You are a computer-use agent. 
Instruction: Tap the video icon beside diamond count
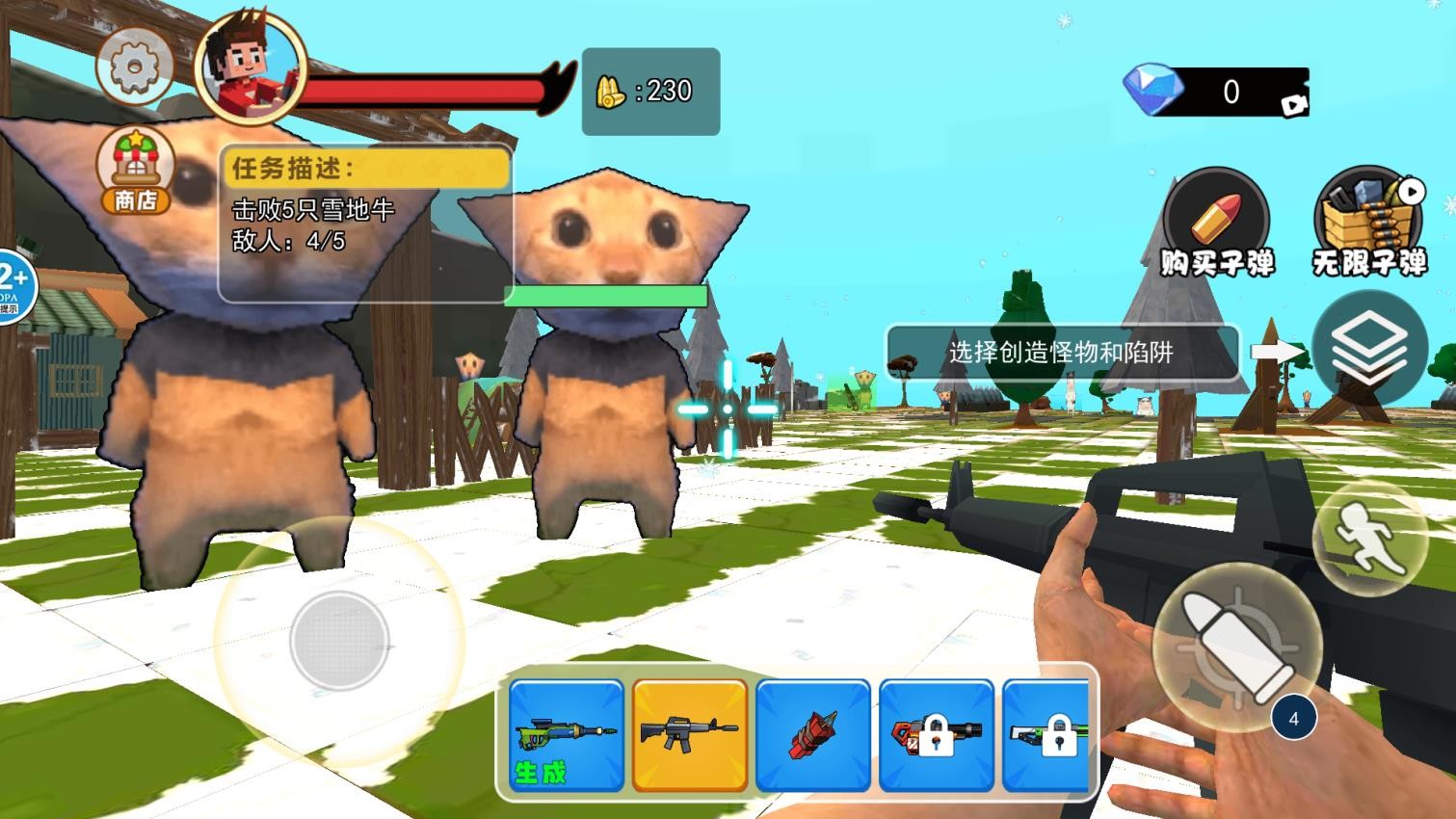(1293, 104)
